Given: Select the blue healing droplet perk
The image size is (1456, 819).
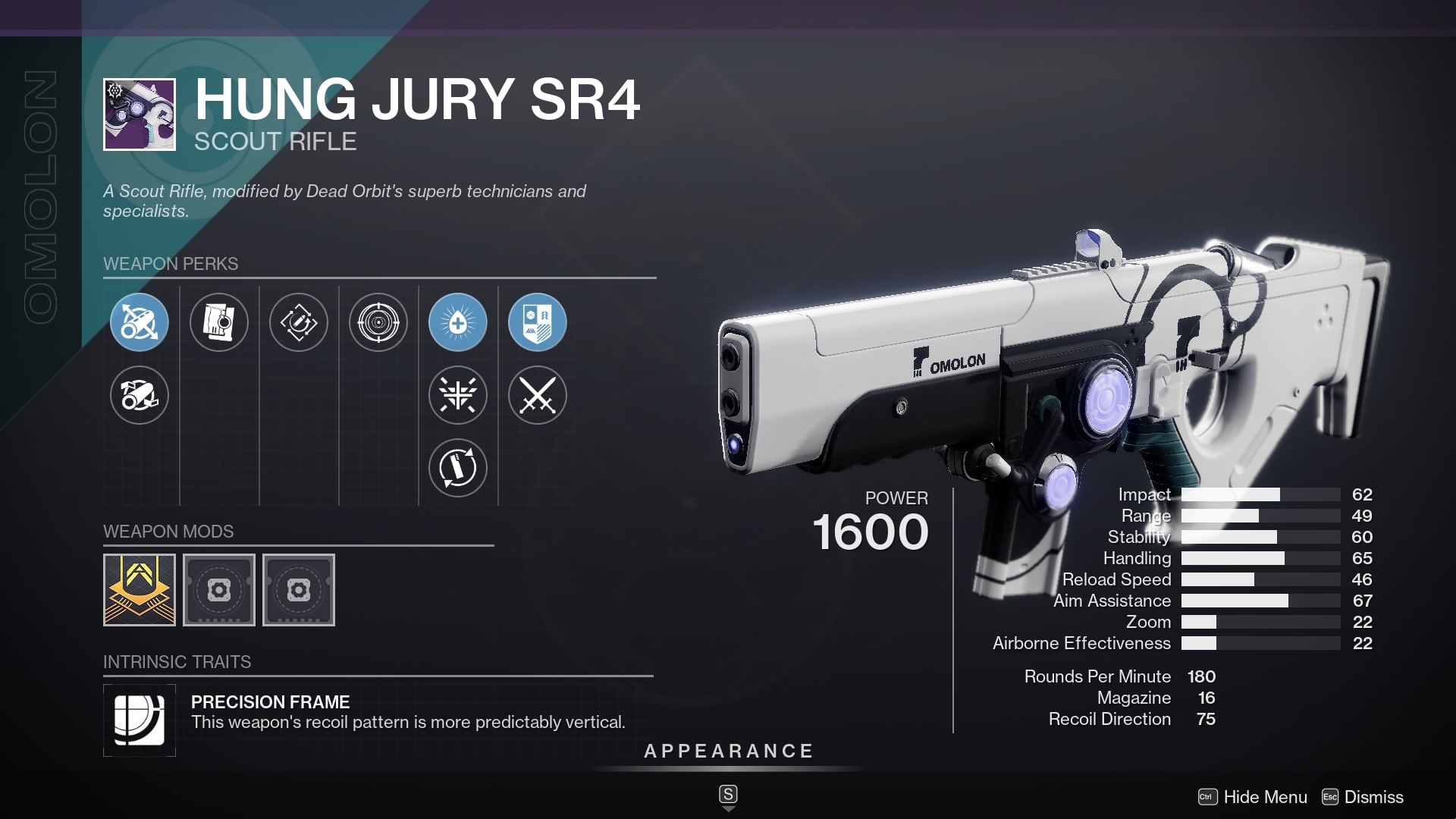Looking at the screenshot, I should pyautogui.click(x=458, y=322).
